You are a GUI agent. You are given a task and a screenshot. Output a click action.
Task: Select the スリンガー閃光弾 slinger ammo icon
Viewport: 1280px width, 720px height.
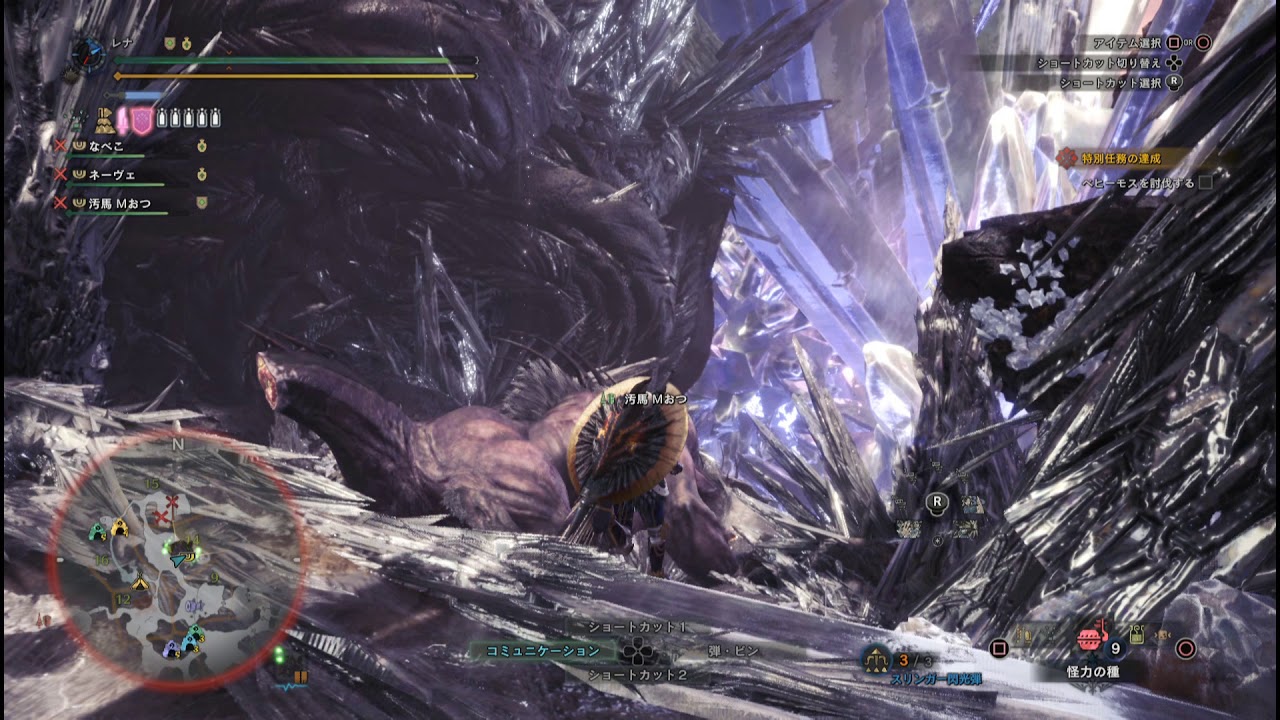pyautogui.click(x=877, y=657)
